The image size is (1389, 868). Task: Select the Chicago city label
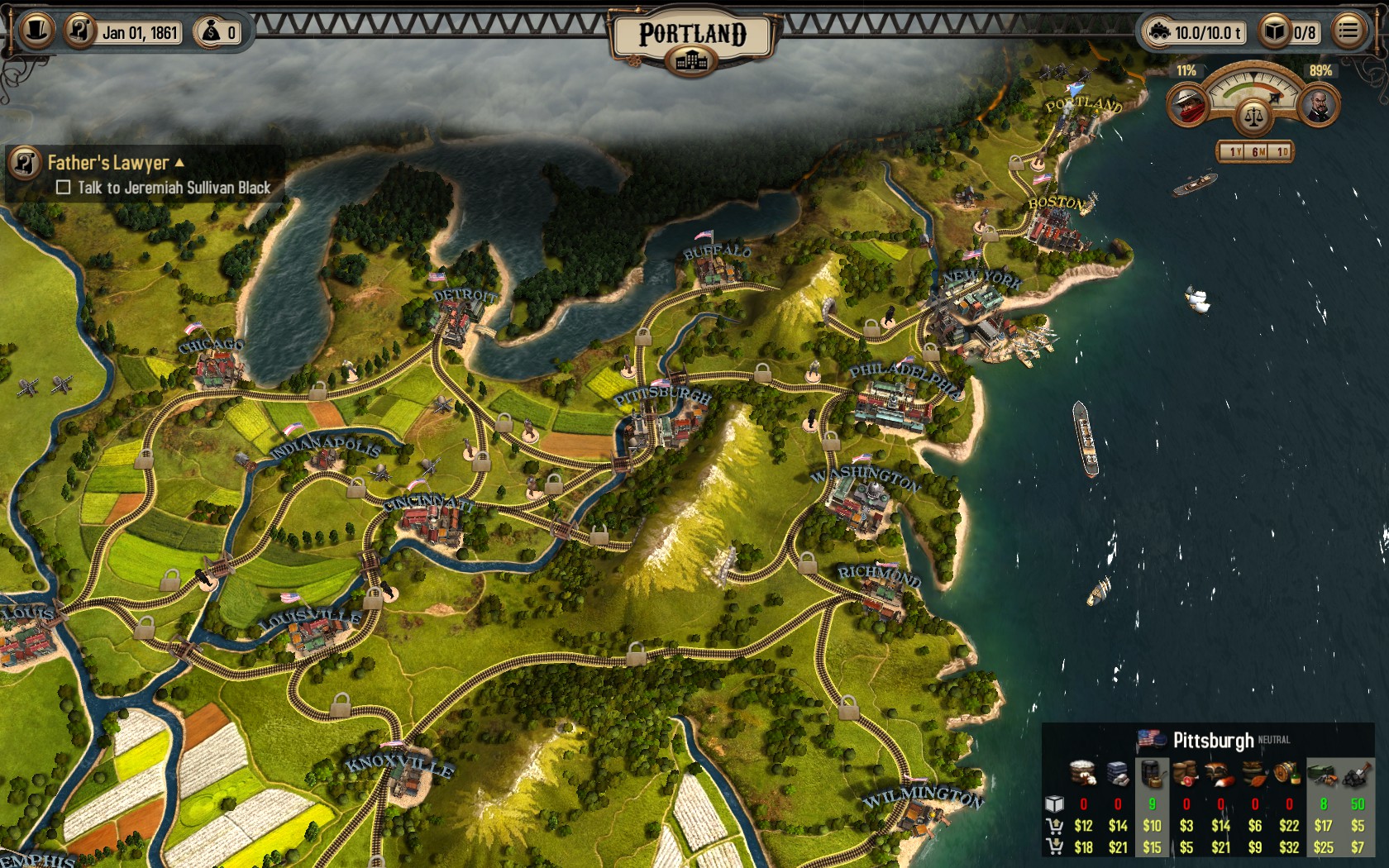click(x=211, y=344)
